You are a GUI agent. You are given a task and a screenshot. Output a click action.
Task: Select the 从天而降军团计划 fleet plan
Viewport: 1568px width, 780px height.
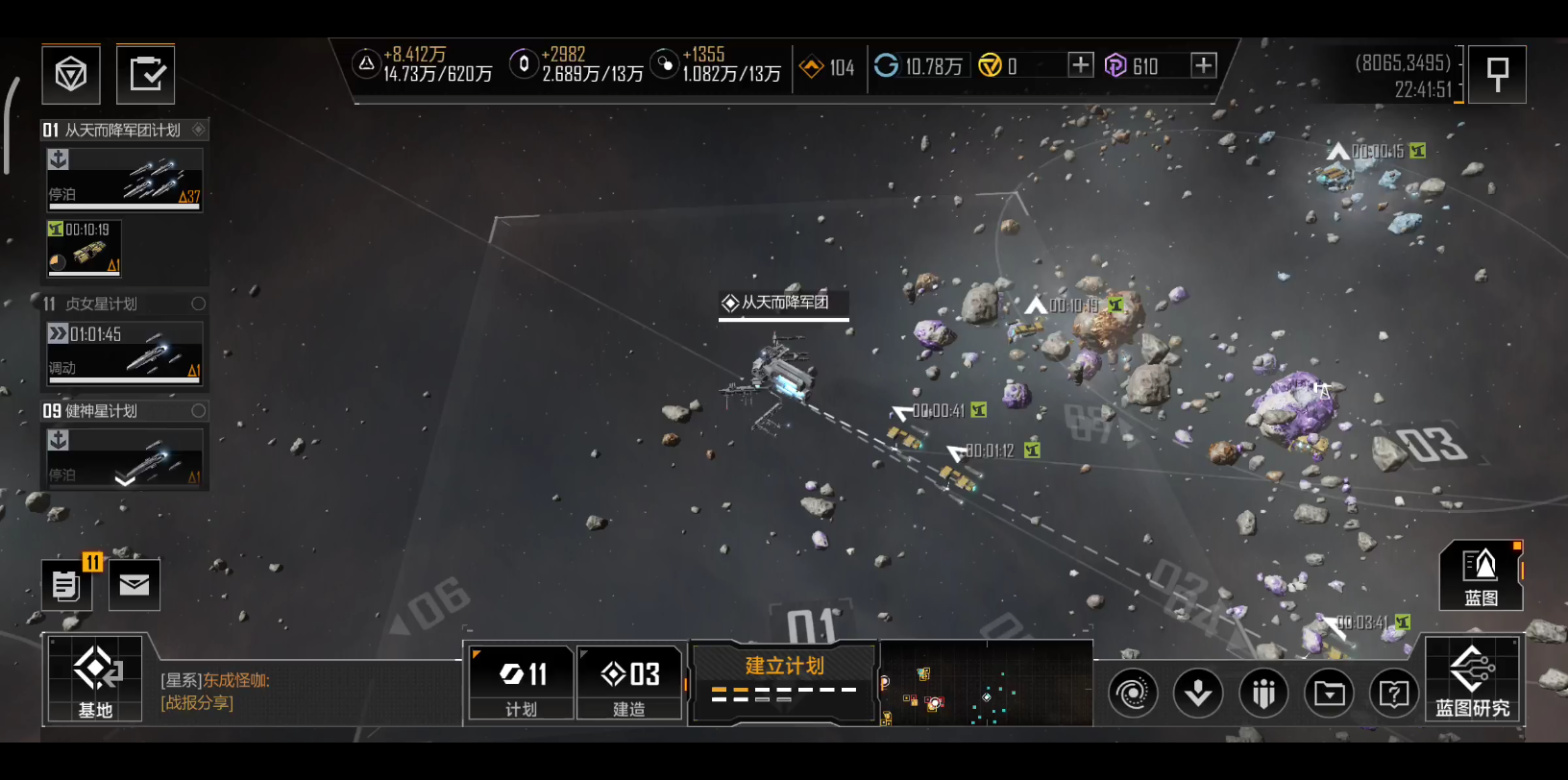pyautogui.click(x=124, y=130)
